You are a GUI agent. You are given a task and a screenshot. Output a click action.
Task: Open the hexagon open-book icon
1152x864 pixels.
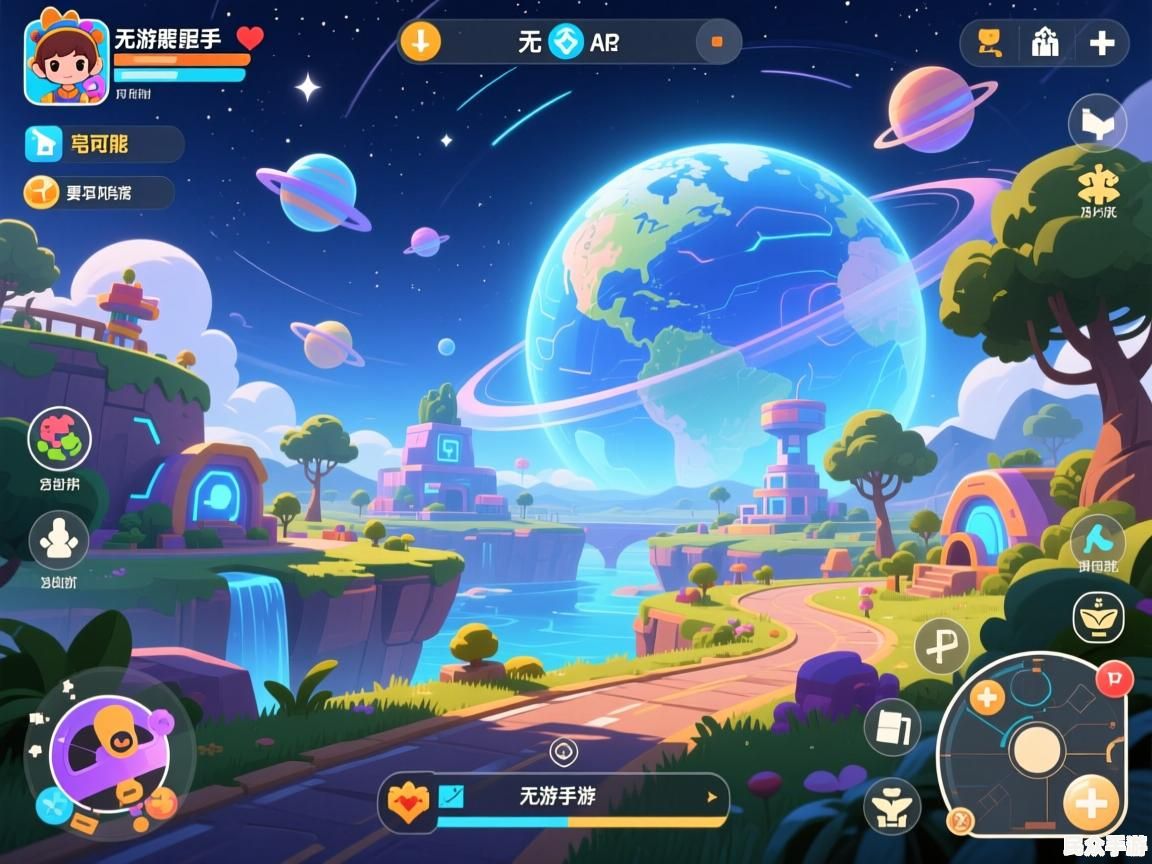pyautogui.click(x=1097, y=124)
